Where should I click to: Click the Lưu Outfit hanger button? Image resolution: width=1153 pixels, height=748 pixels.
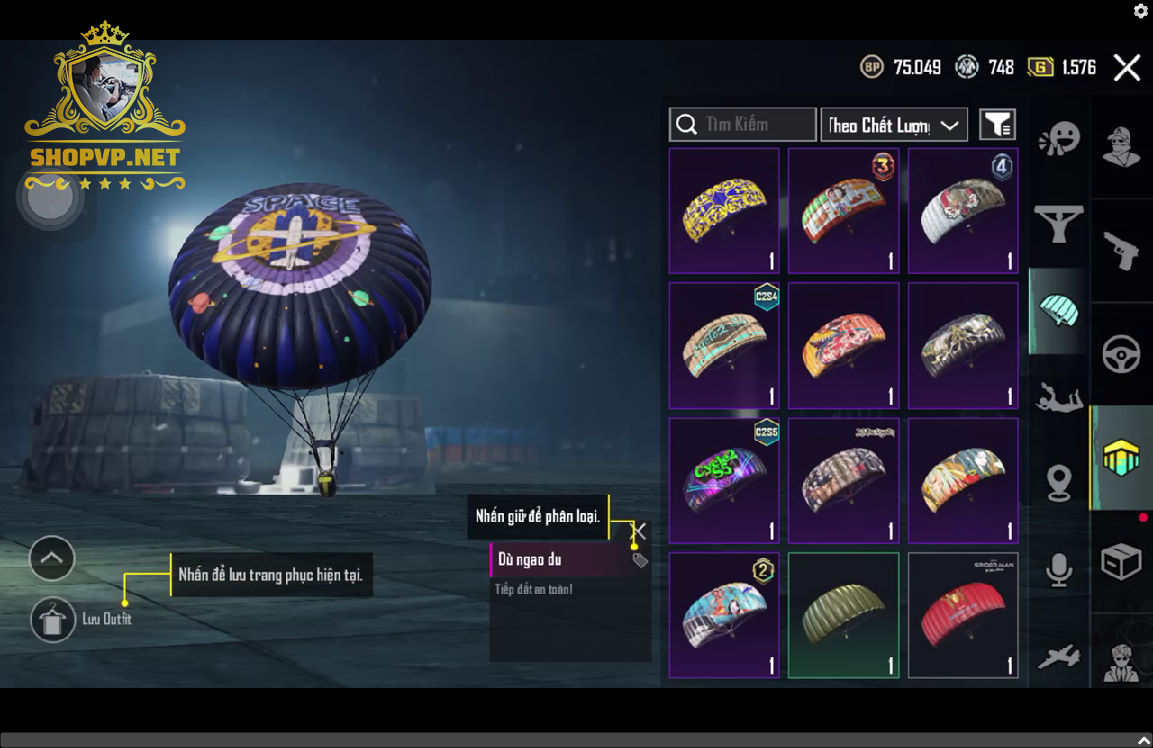(53, 620)
